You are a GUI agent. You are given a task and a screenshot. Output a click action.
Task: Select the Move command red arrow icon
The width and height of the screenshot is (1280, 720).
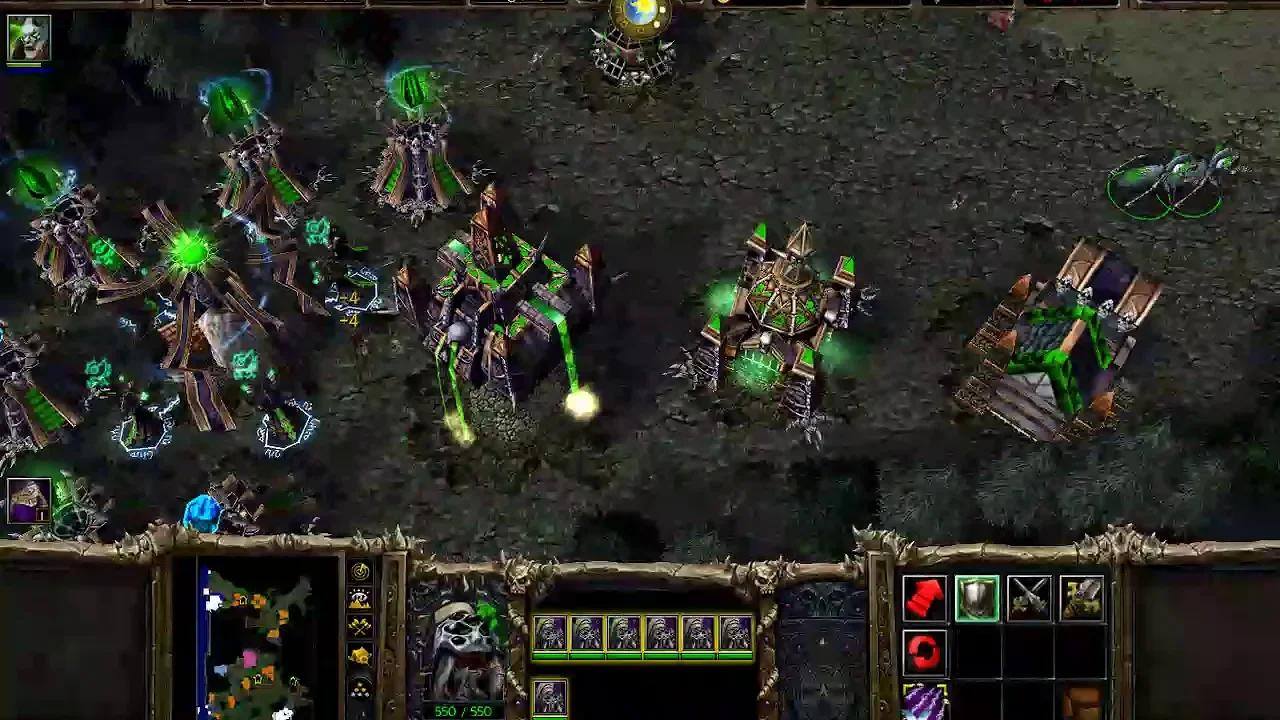926,598
